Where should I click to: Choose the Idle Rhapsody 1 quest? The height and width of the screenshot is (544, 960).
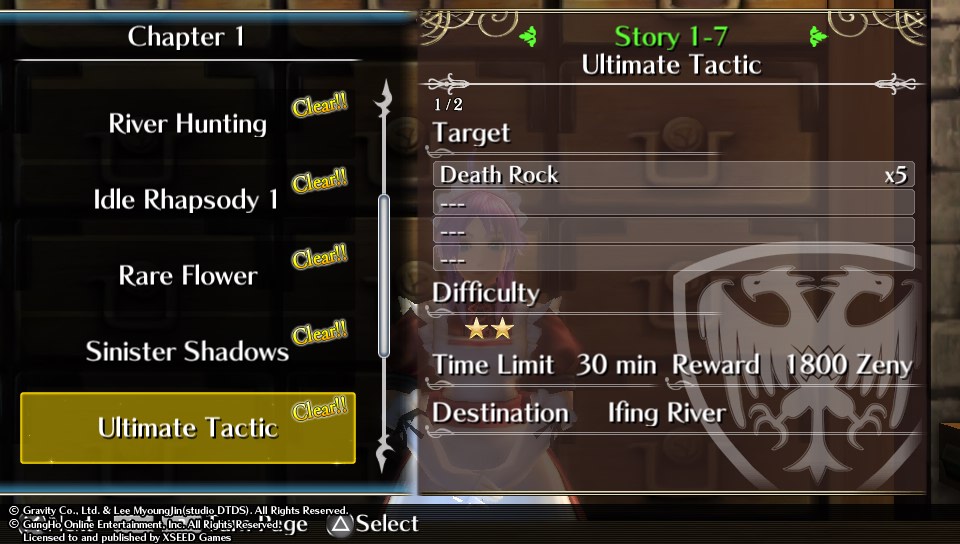(186, 200)
